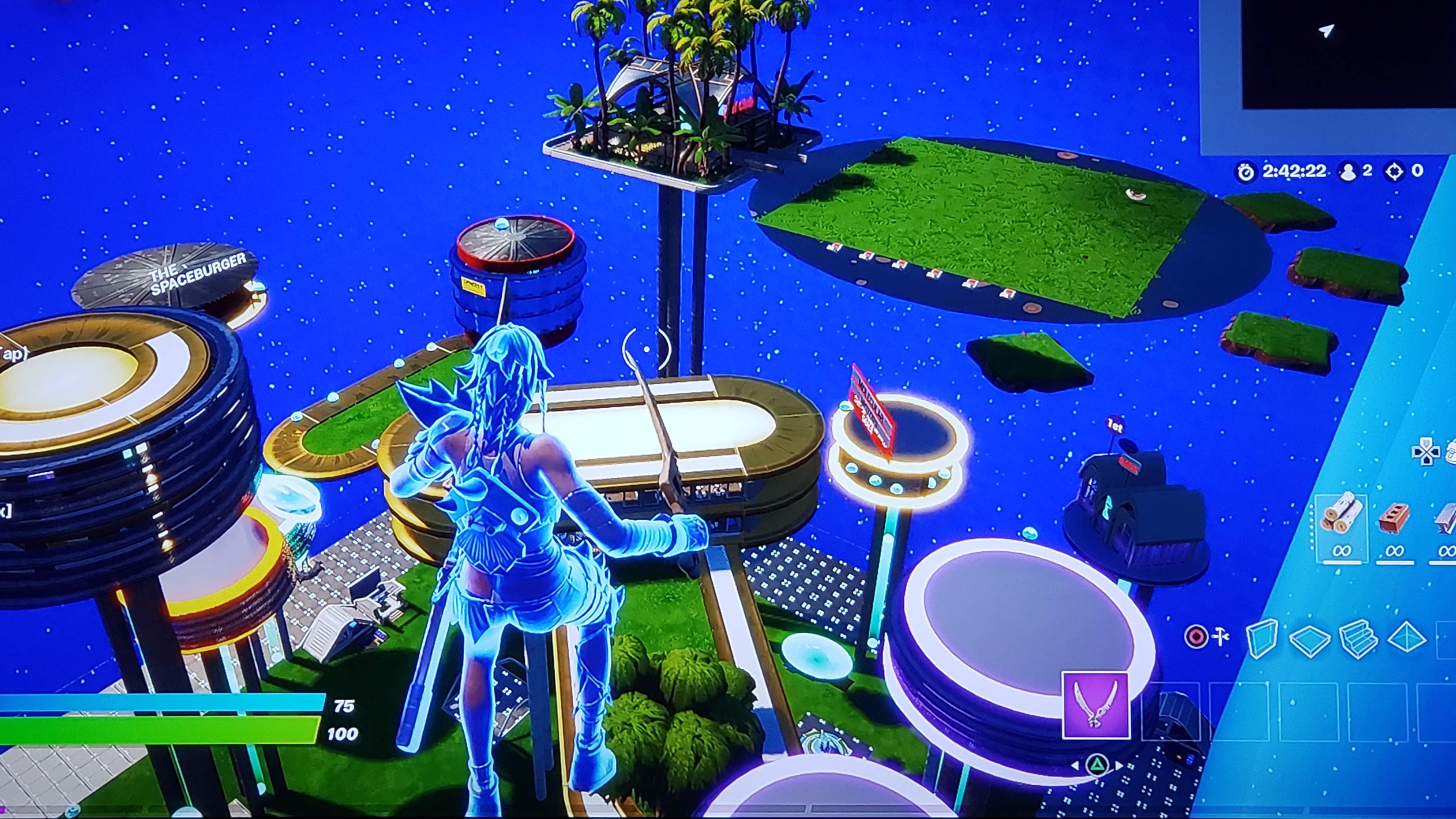Select the stairs build piece icon
Screen dimensions: 1456x819
1359,639
